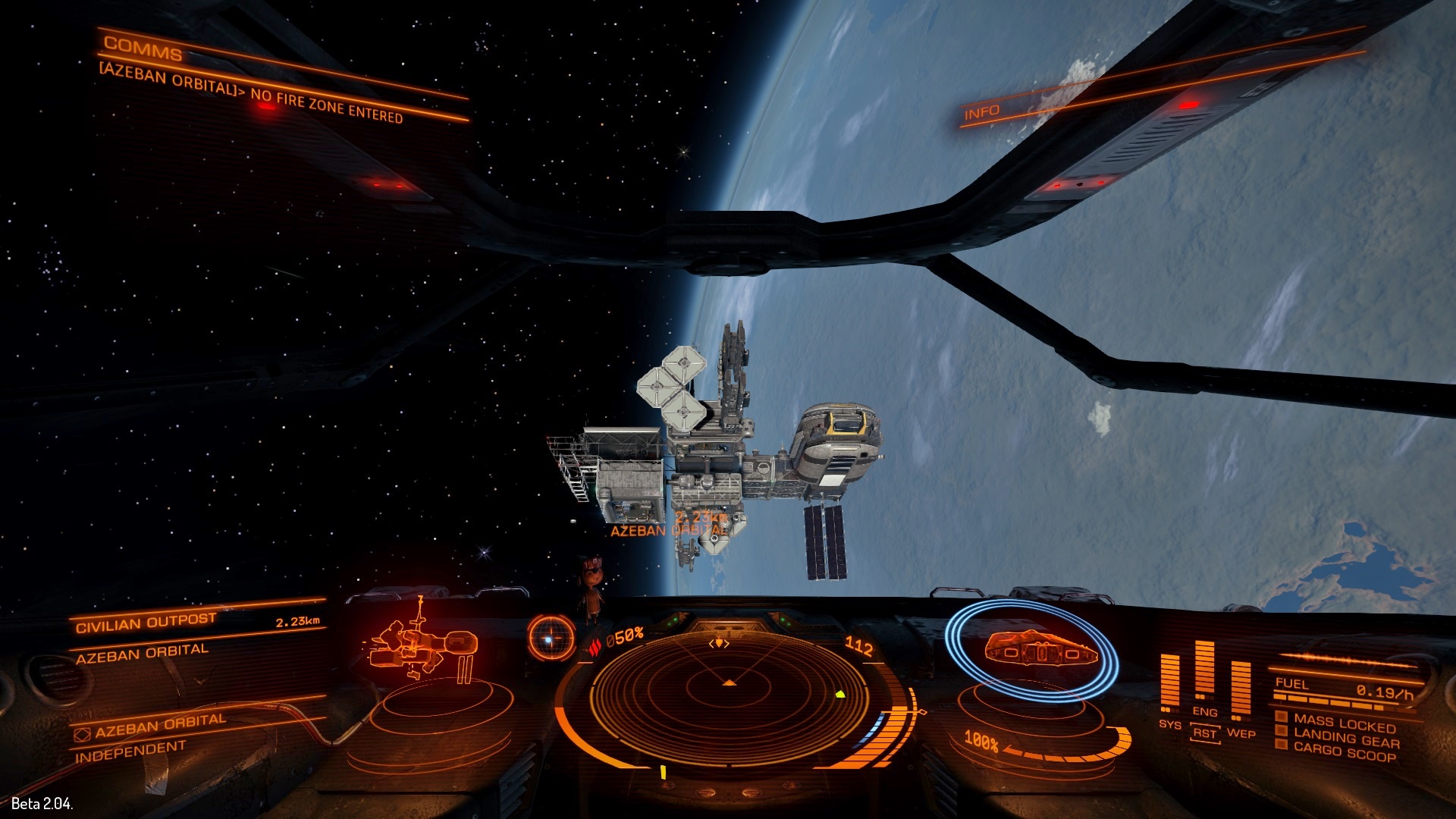Divert power to ENG
Image resolution: width=1456 pixels, height=819 pixels.
pos(1204,711)
